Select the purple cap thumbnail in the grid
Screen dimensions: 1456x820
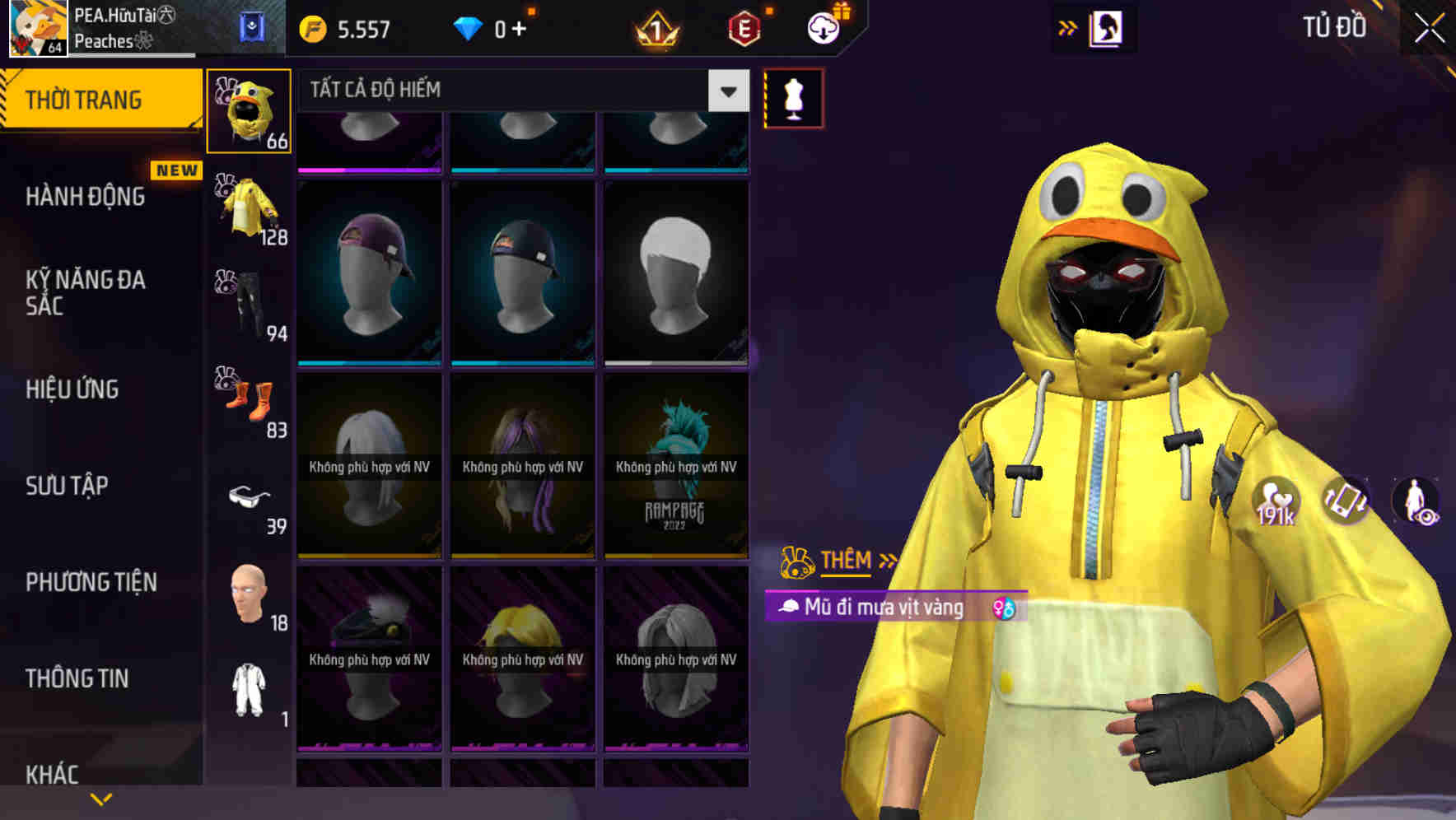[368, 272]
